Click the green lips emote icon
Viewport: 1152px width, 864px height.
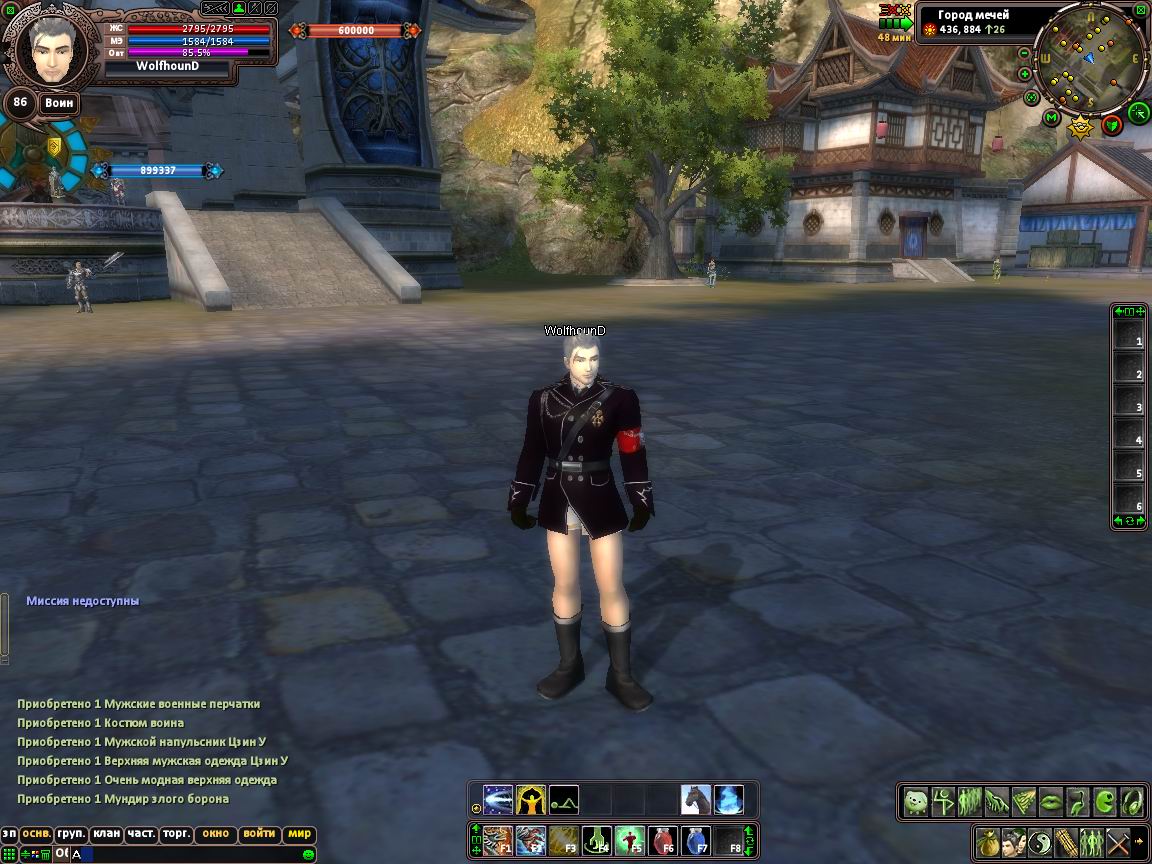pyautogui.click(x=1050, y=801)
